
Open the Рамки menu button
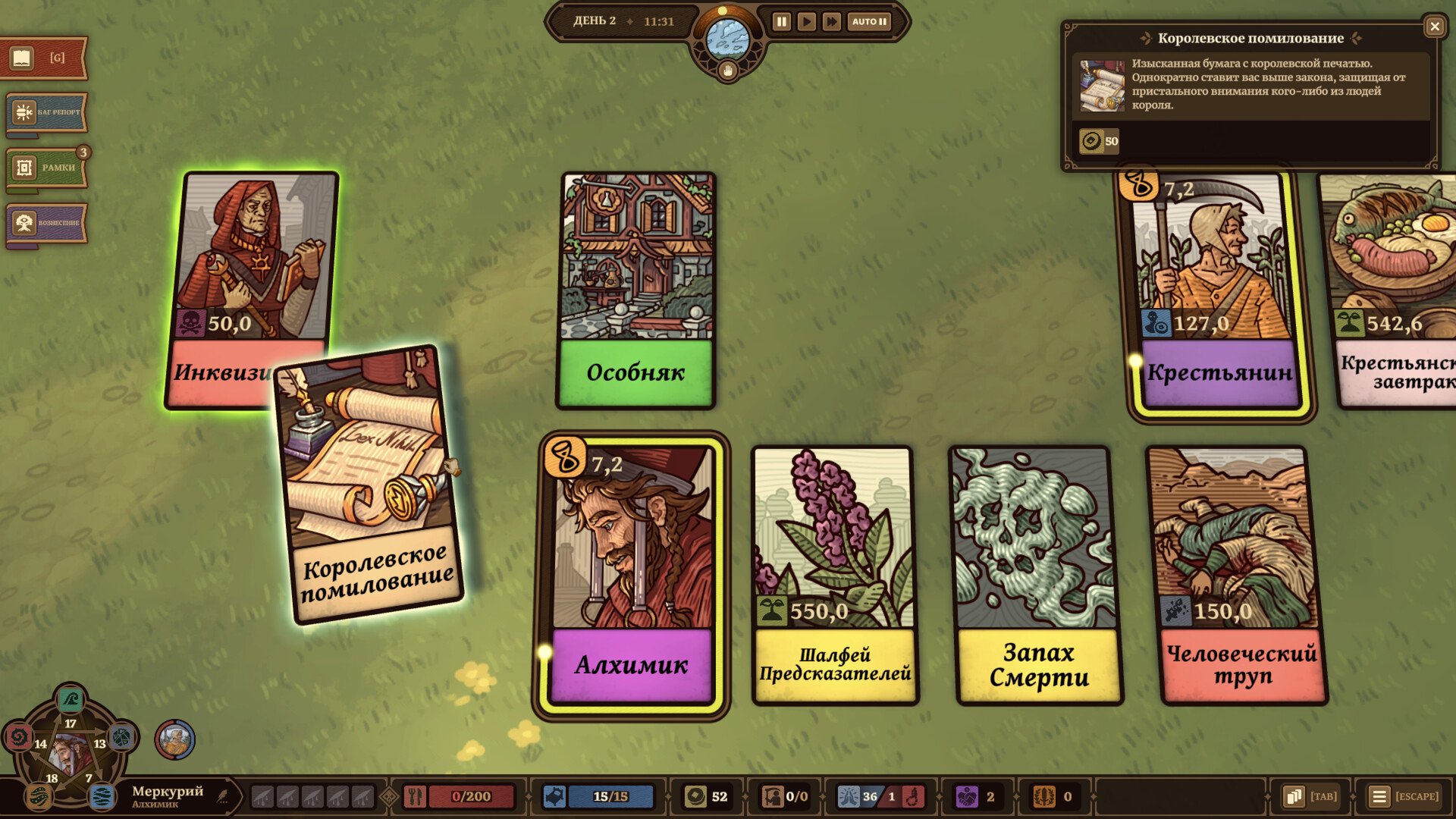(x=45, y=168)
